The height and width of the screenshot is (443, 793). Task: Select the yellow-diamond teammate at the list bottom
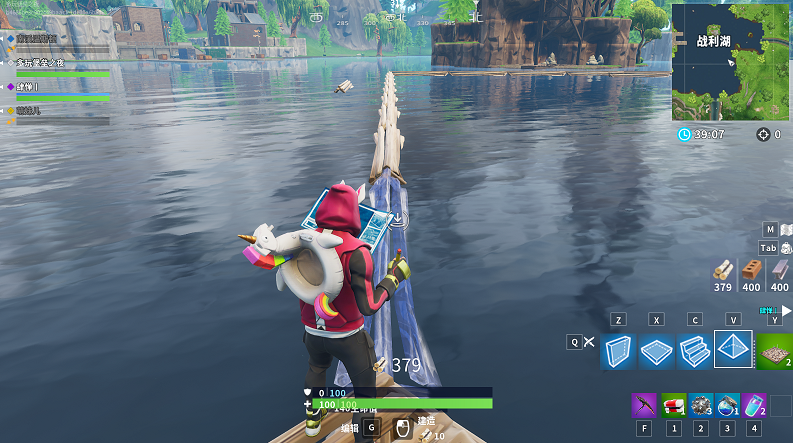(x=60, y=111)
